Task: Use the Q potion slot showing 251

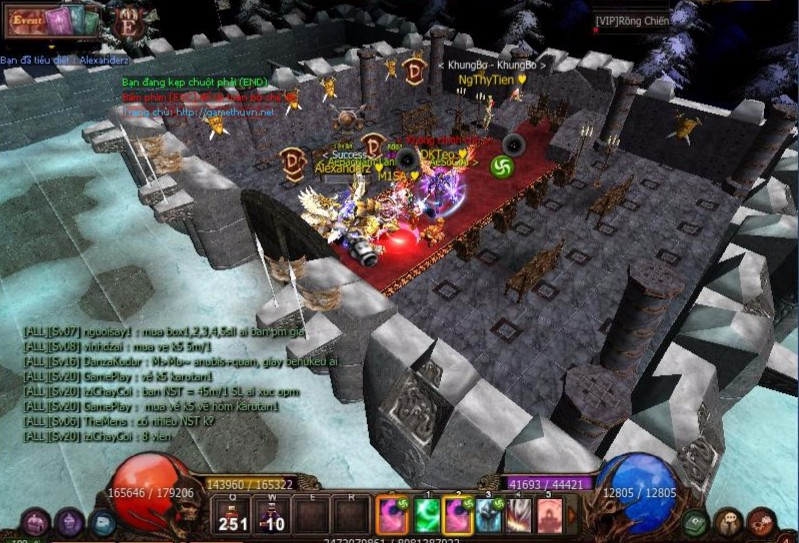Action: [x=233, y=516]
